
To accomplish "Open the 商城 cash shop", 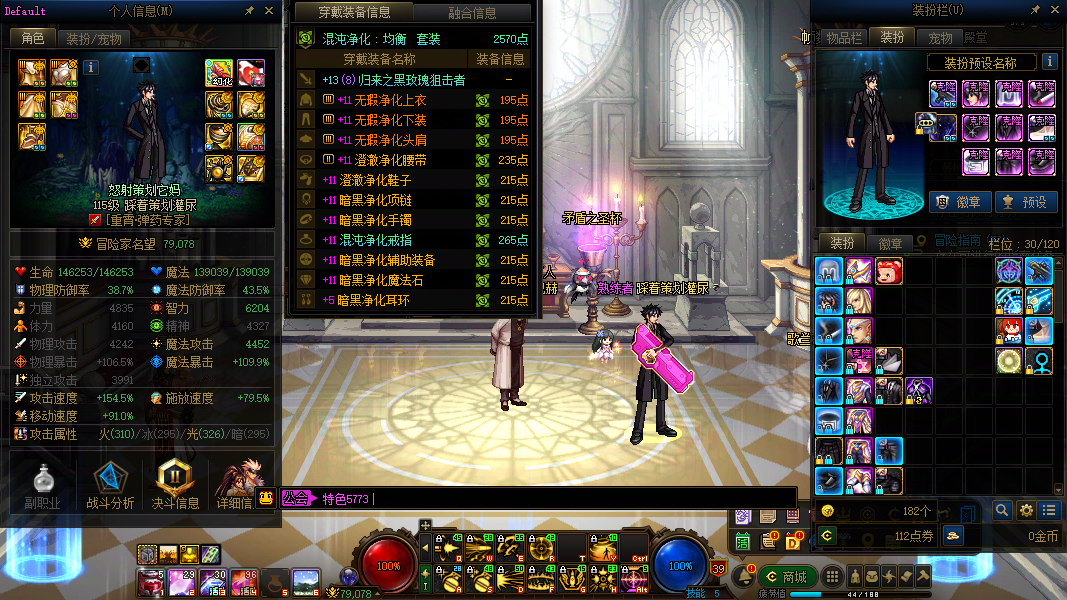I will click(x=785, y=576).
